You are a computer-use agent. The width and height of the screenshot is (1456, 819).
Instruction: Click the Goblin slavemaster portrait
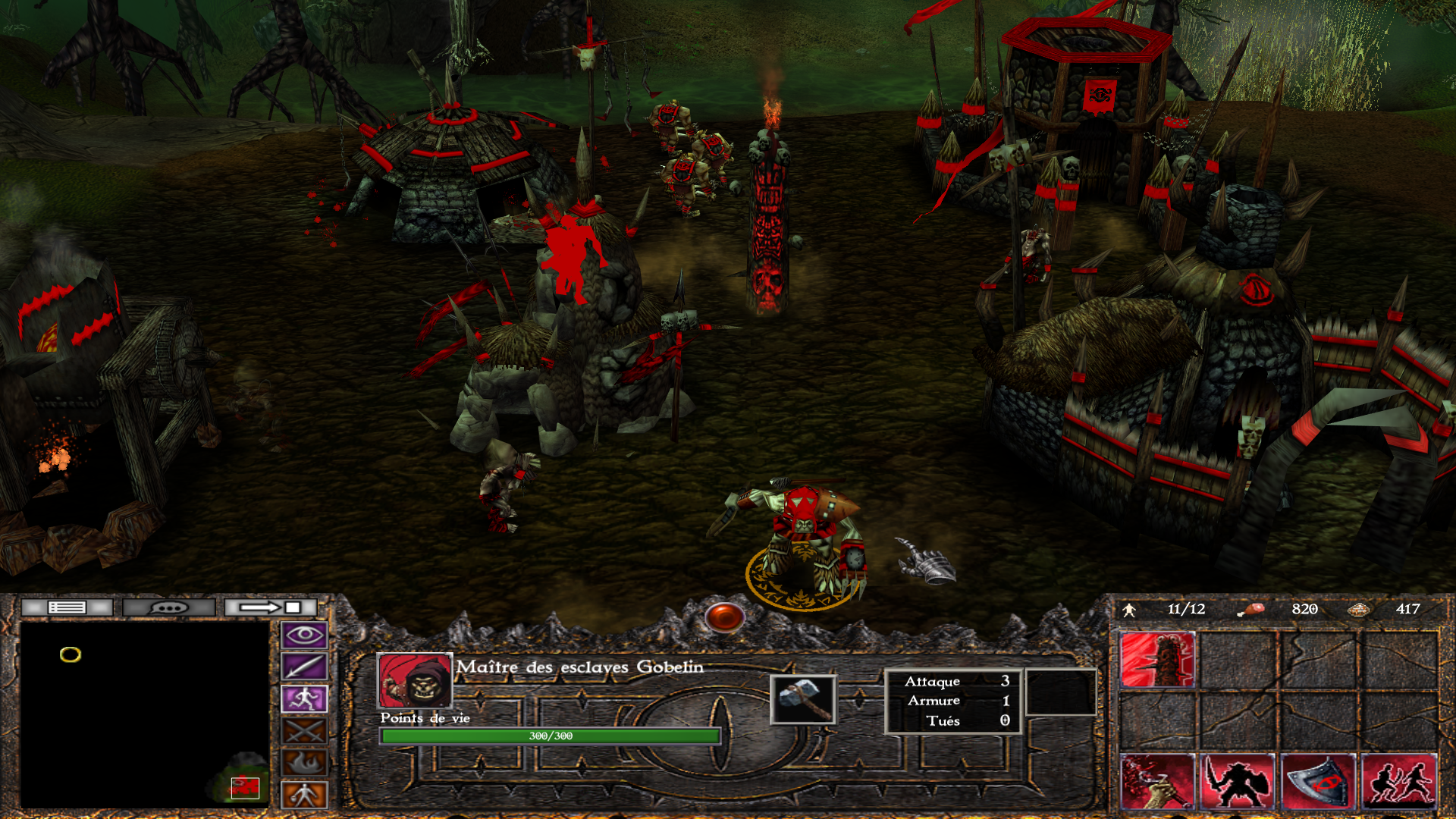tap(415, 680)
